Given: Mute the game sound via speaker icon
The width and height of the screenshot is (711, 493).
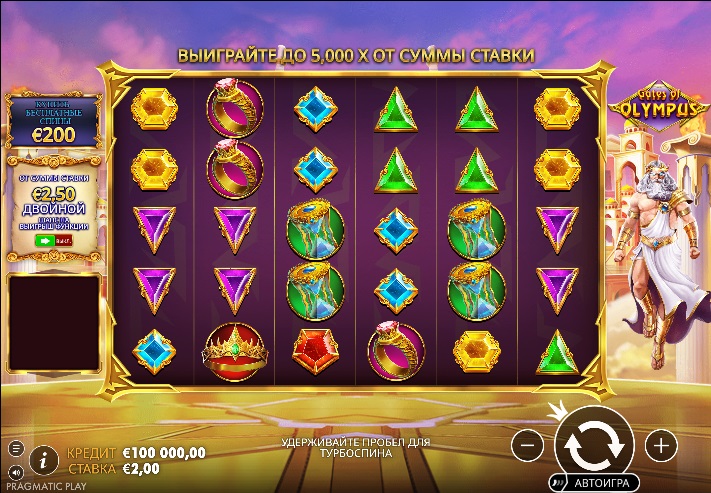Looking at the screenshot, I should coord(15,470).
